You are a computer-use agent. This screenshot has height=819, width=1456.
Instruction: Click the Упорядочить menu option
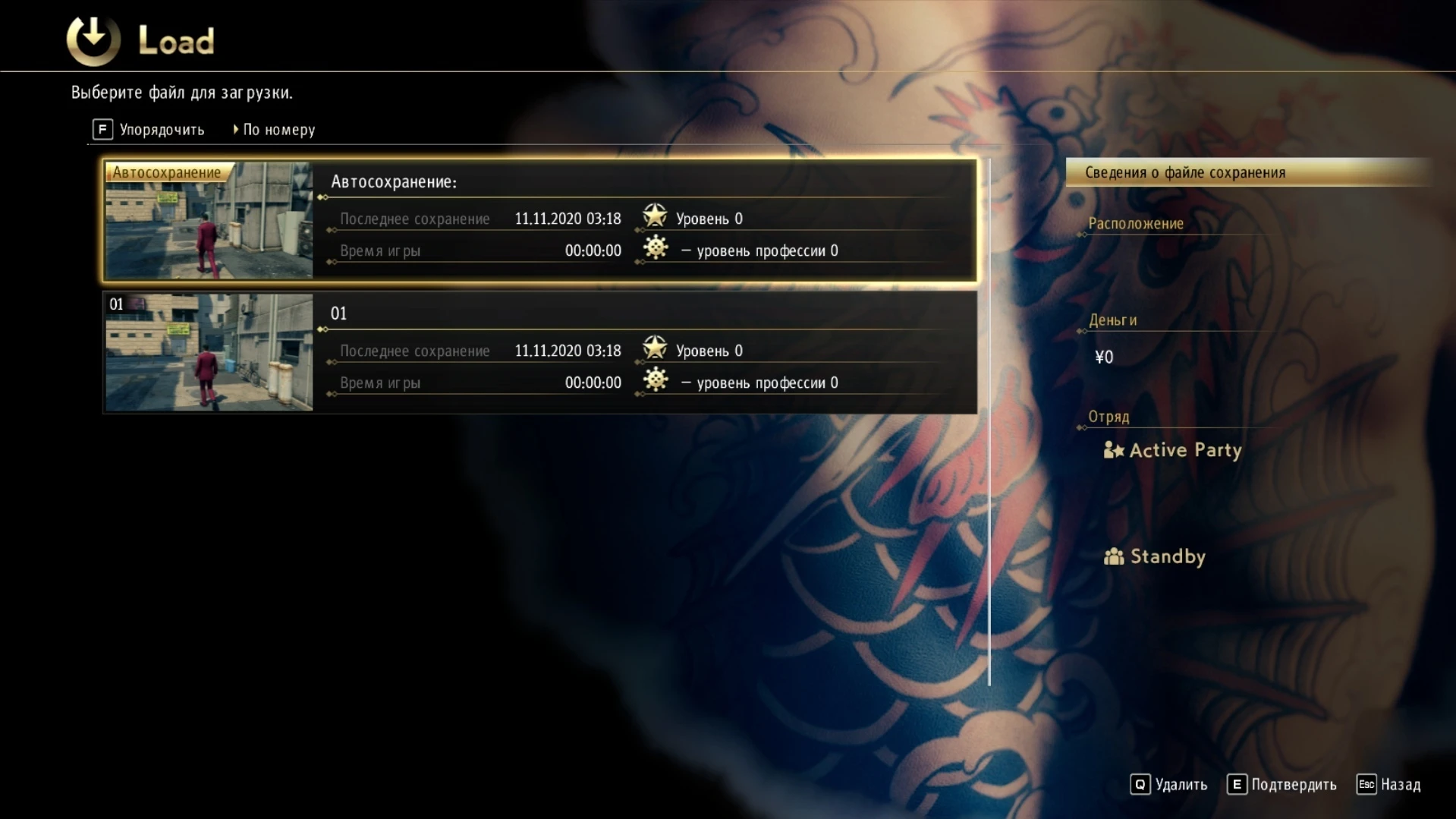point(162,129)
